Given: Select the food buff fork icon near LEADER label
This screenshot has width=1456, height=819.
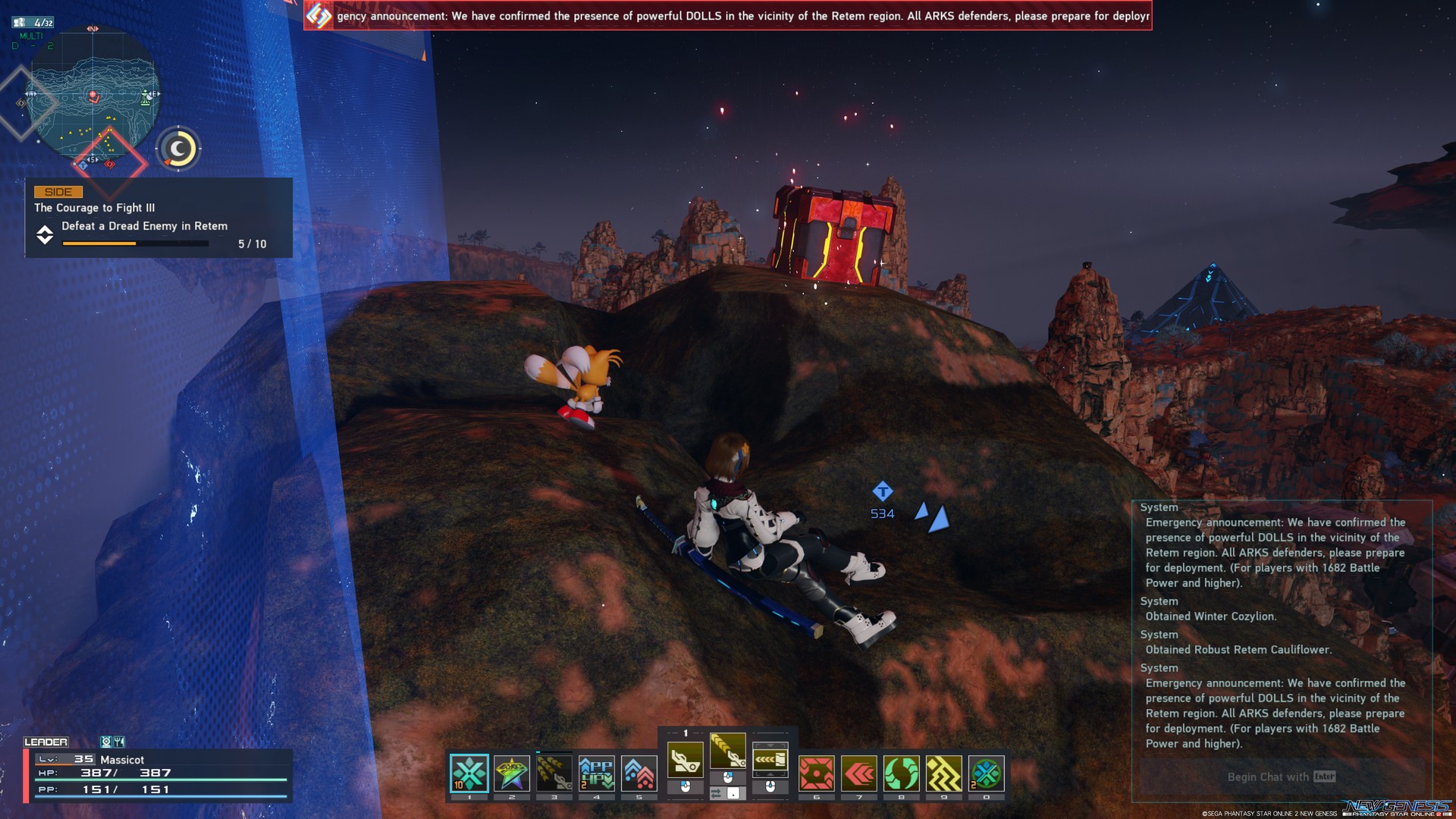Looking at the screenshot, I should point(119,742).
